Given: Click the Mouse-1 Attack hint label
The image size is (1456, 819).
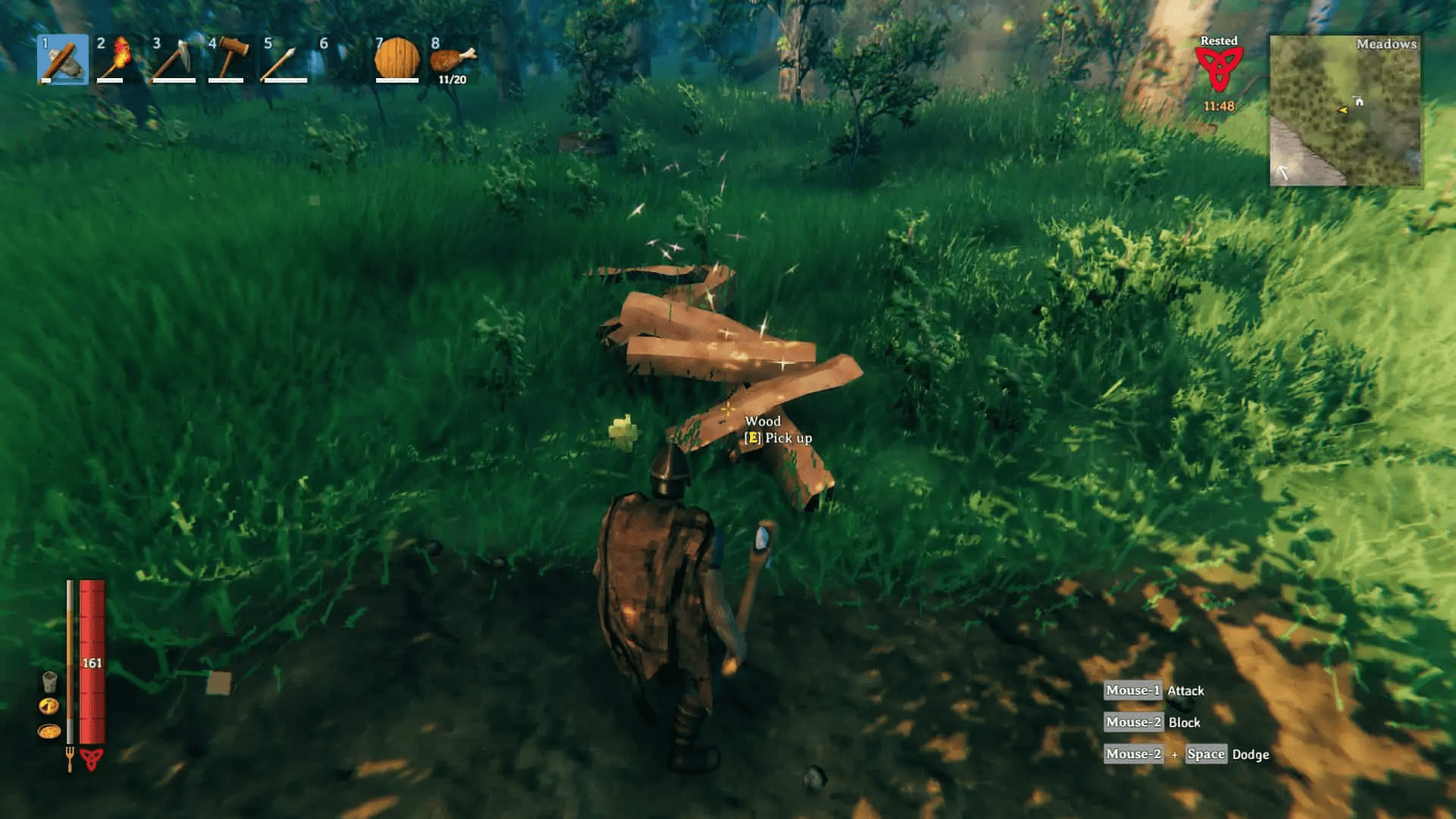Looking at the screenshot, I should pos(1153,691).
